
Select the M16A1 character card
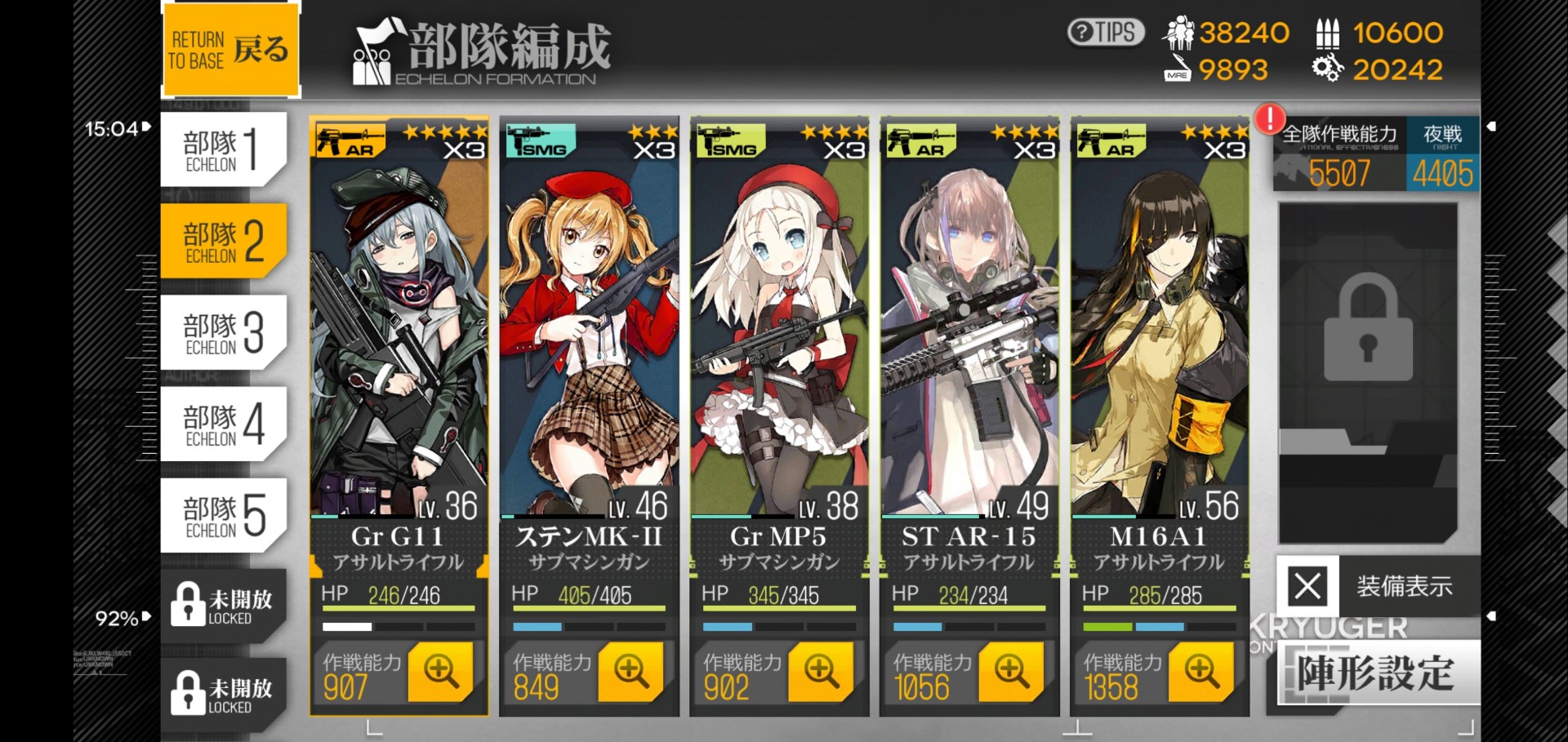tap(1160, 343)
